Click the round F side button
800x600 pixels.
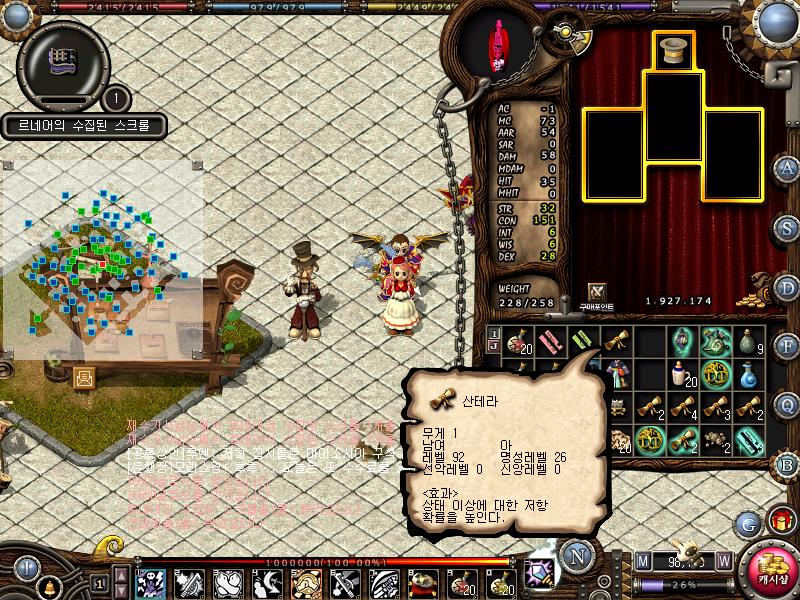click(788, 346)
